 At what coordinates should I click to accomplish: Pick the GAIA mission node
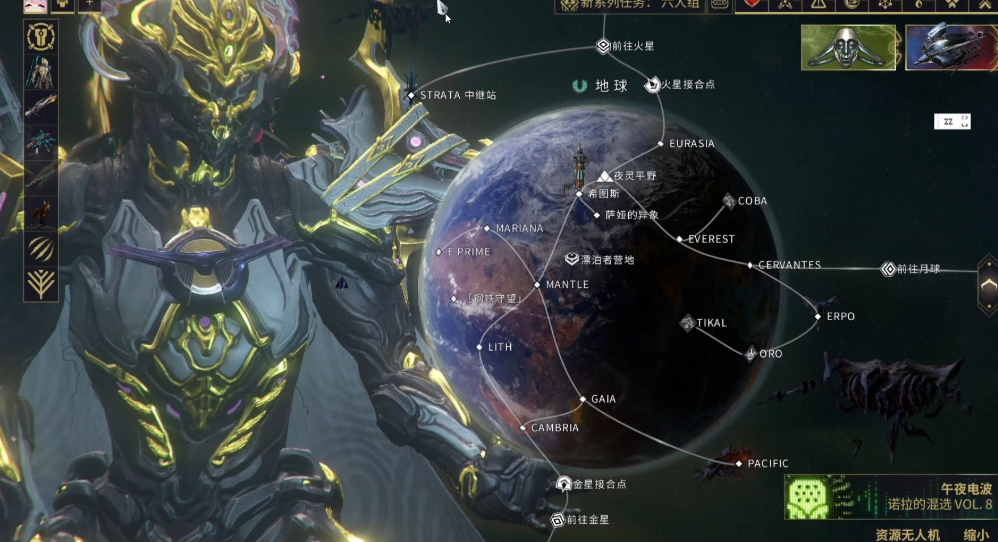click(x=583, y=399)
